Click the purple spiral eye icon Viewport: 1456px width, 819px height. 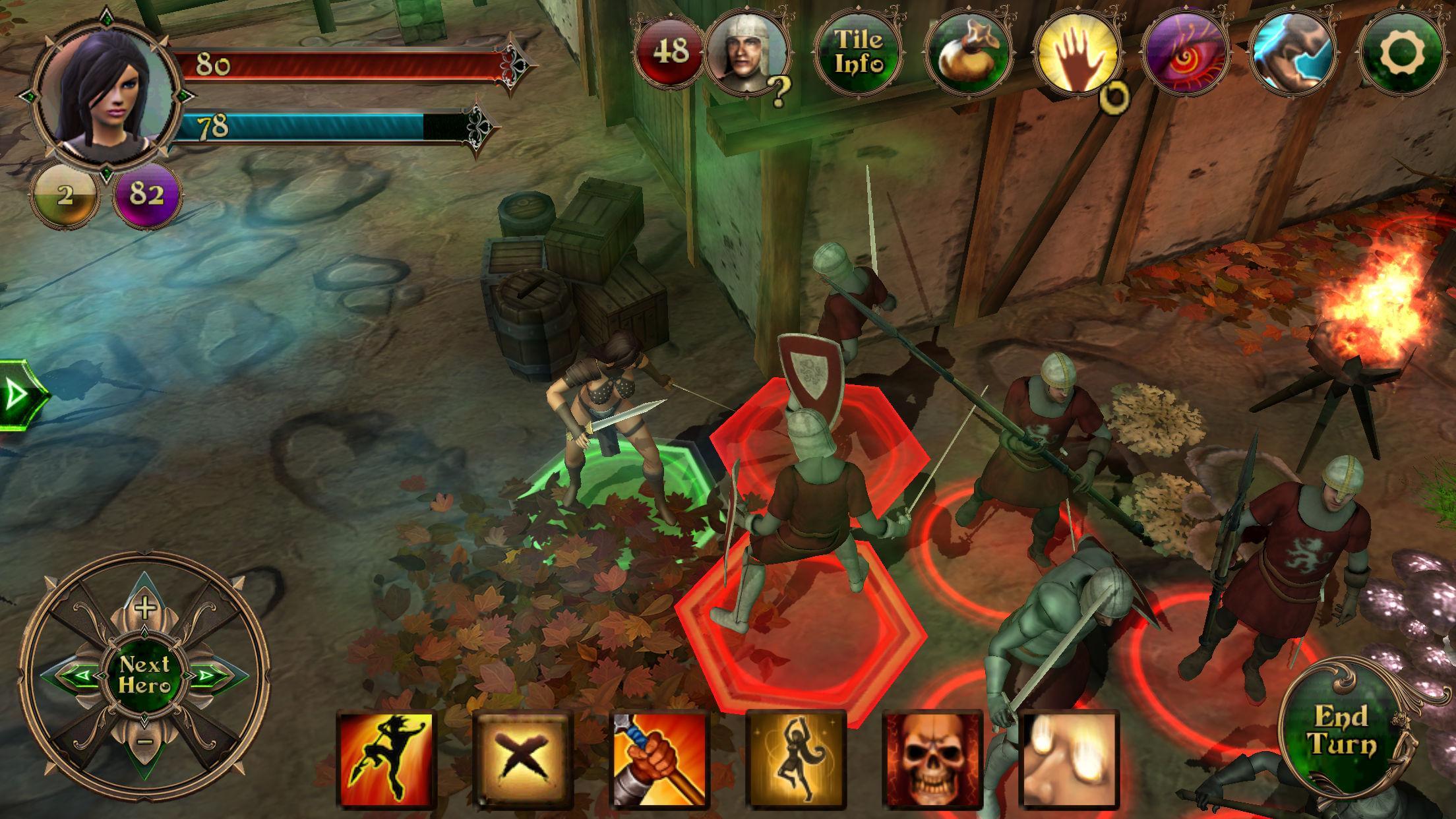click(x=1186, y=53)
